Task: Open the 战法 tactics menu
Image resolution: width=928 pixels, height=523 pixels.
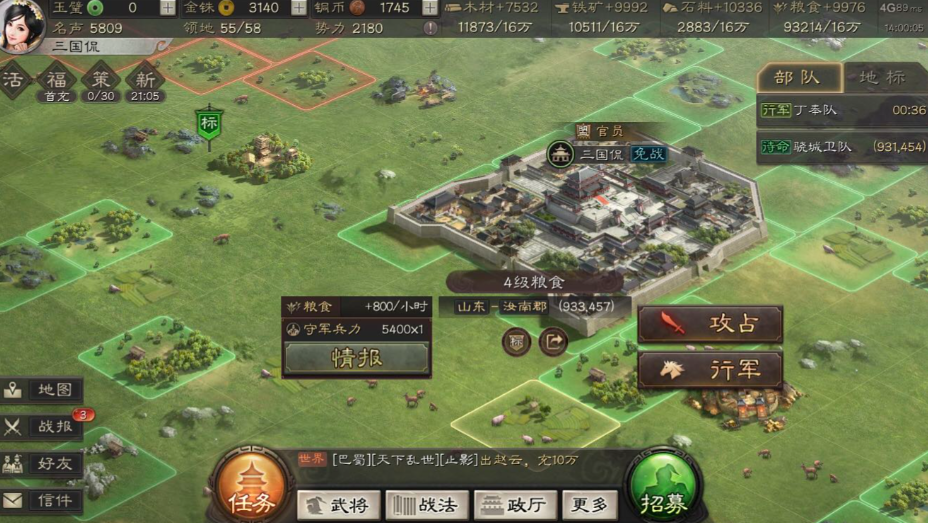Action: pyautogui.click(x=426, y=505)
